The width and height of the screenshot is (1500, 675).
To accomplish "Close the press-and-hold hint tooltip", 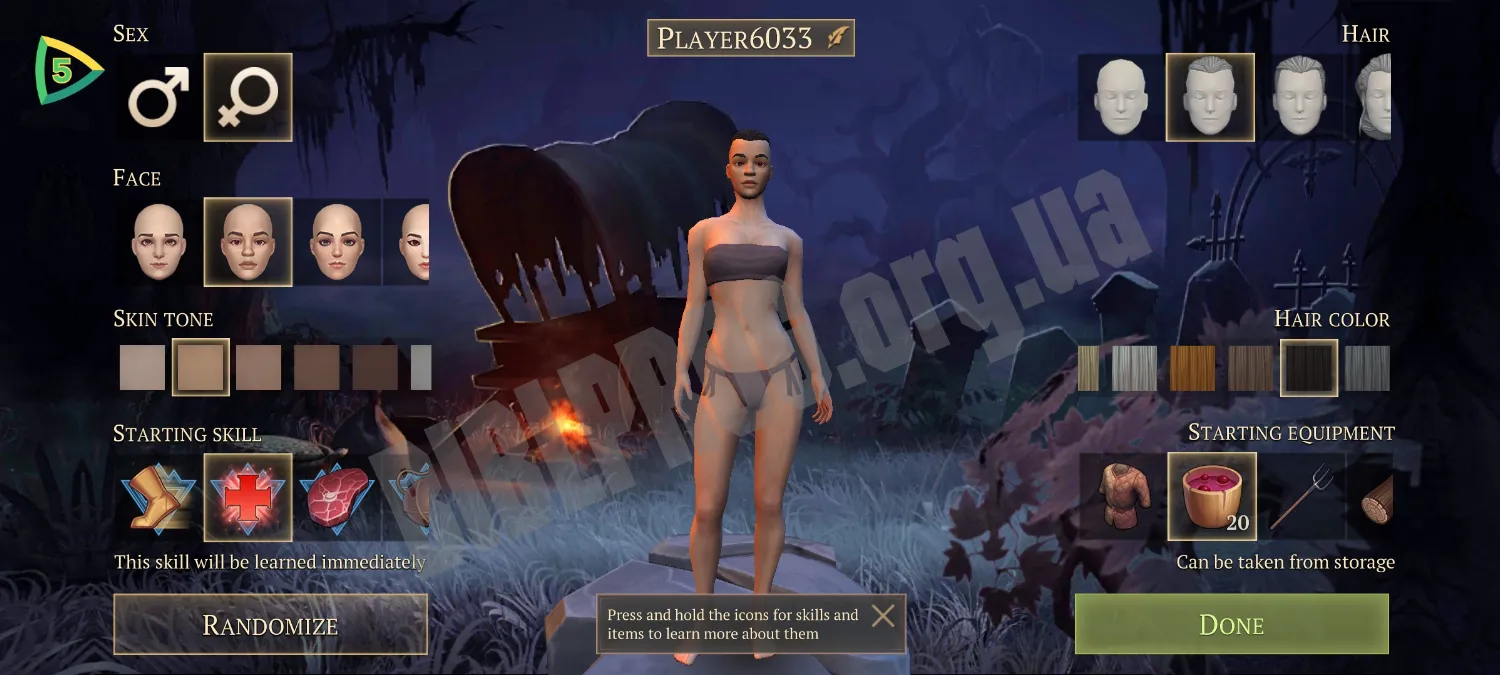I will click(x=883, y=615).
